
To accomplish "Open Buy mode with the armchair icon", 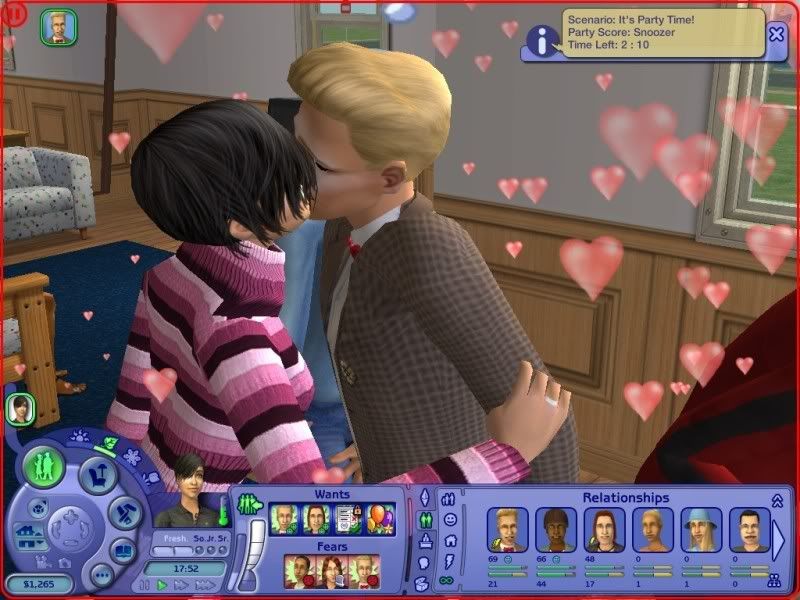I will tap(98, 473).
